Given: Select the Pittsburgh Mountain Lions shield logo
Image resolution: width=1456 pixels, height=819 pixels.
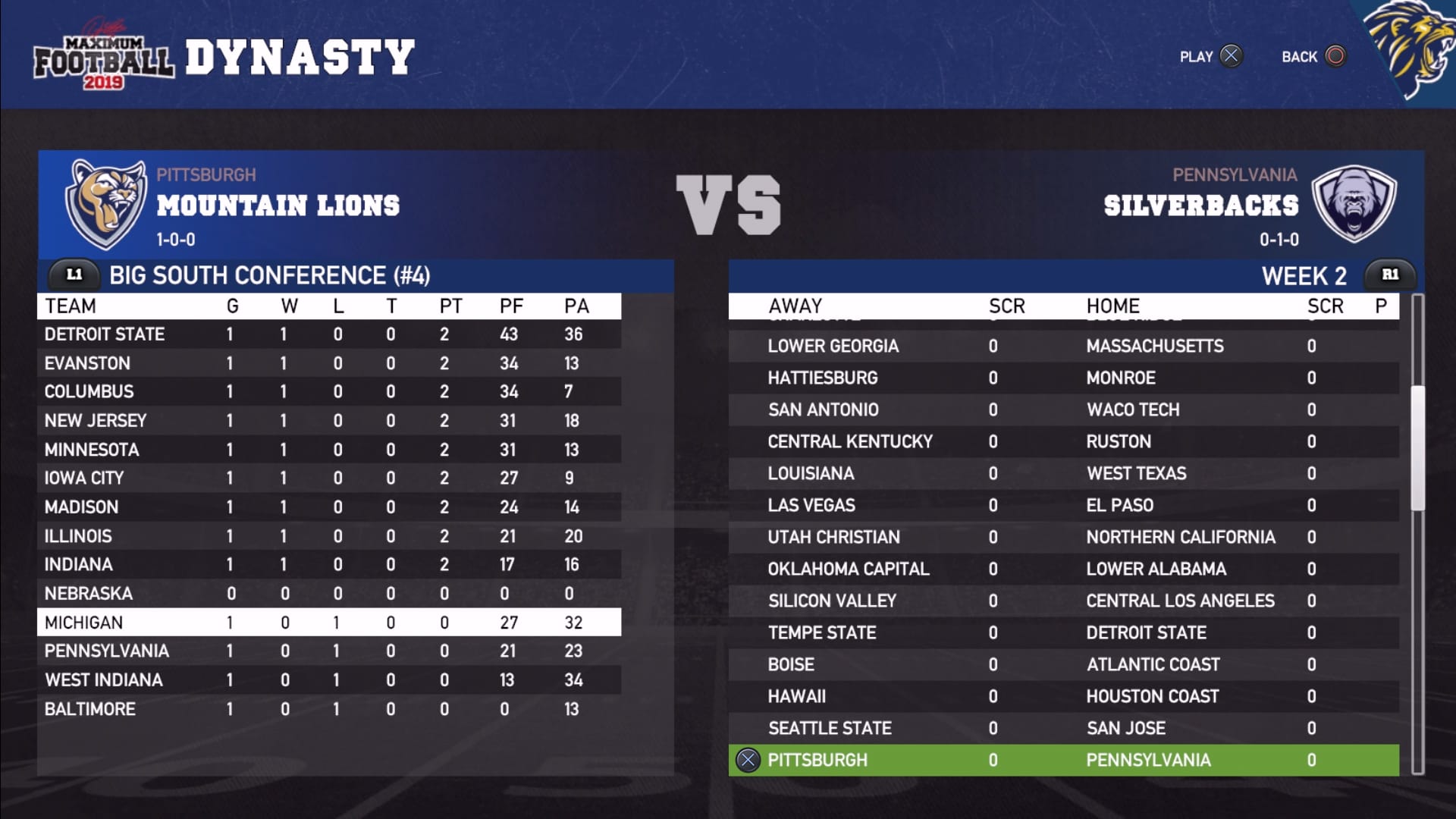Looking at the screenshot, I should (106, 203).
